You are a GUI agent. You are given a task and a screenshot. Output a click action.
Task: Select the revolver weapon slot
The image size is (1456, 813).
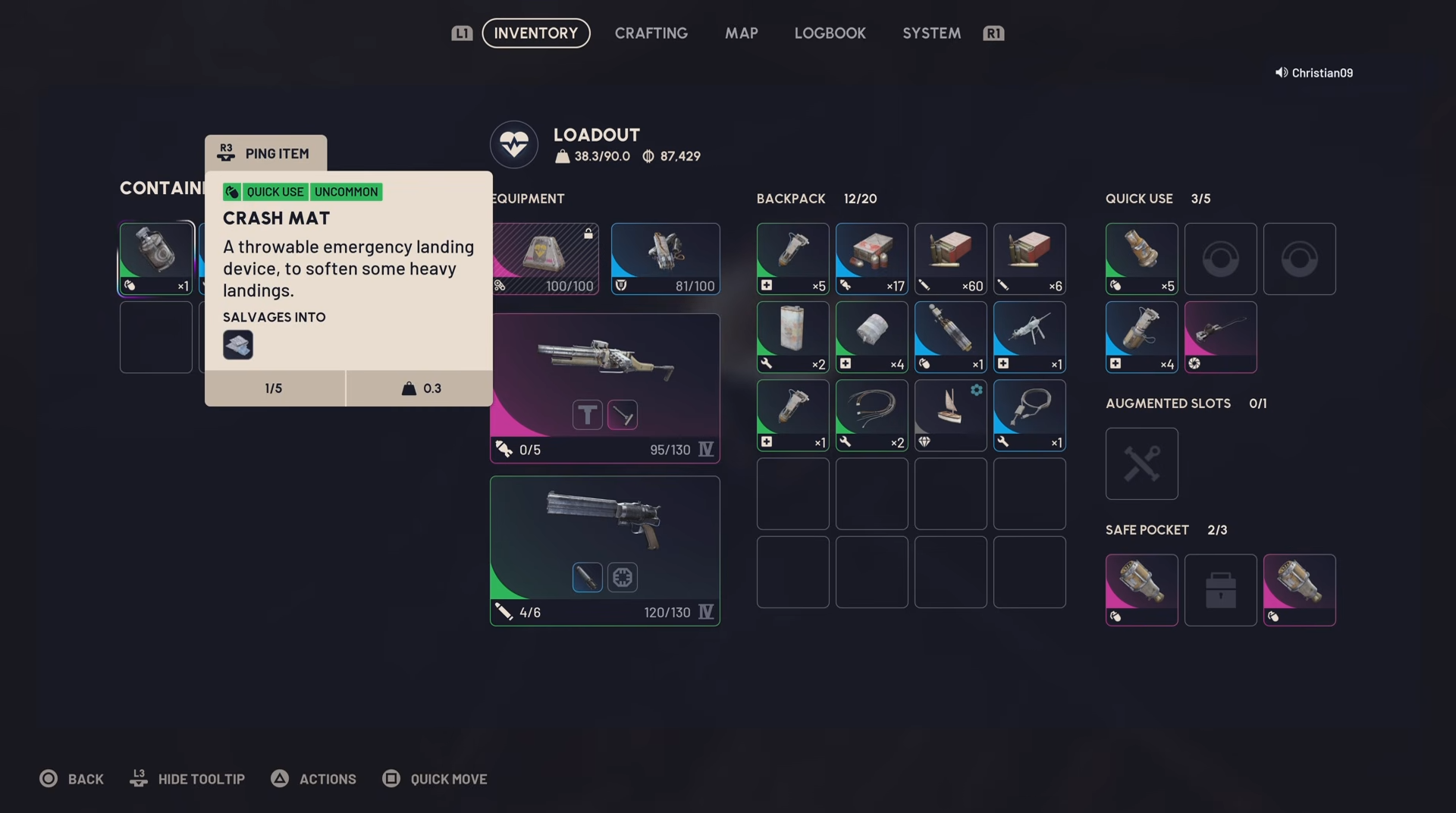point(604,550)
